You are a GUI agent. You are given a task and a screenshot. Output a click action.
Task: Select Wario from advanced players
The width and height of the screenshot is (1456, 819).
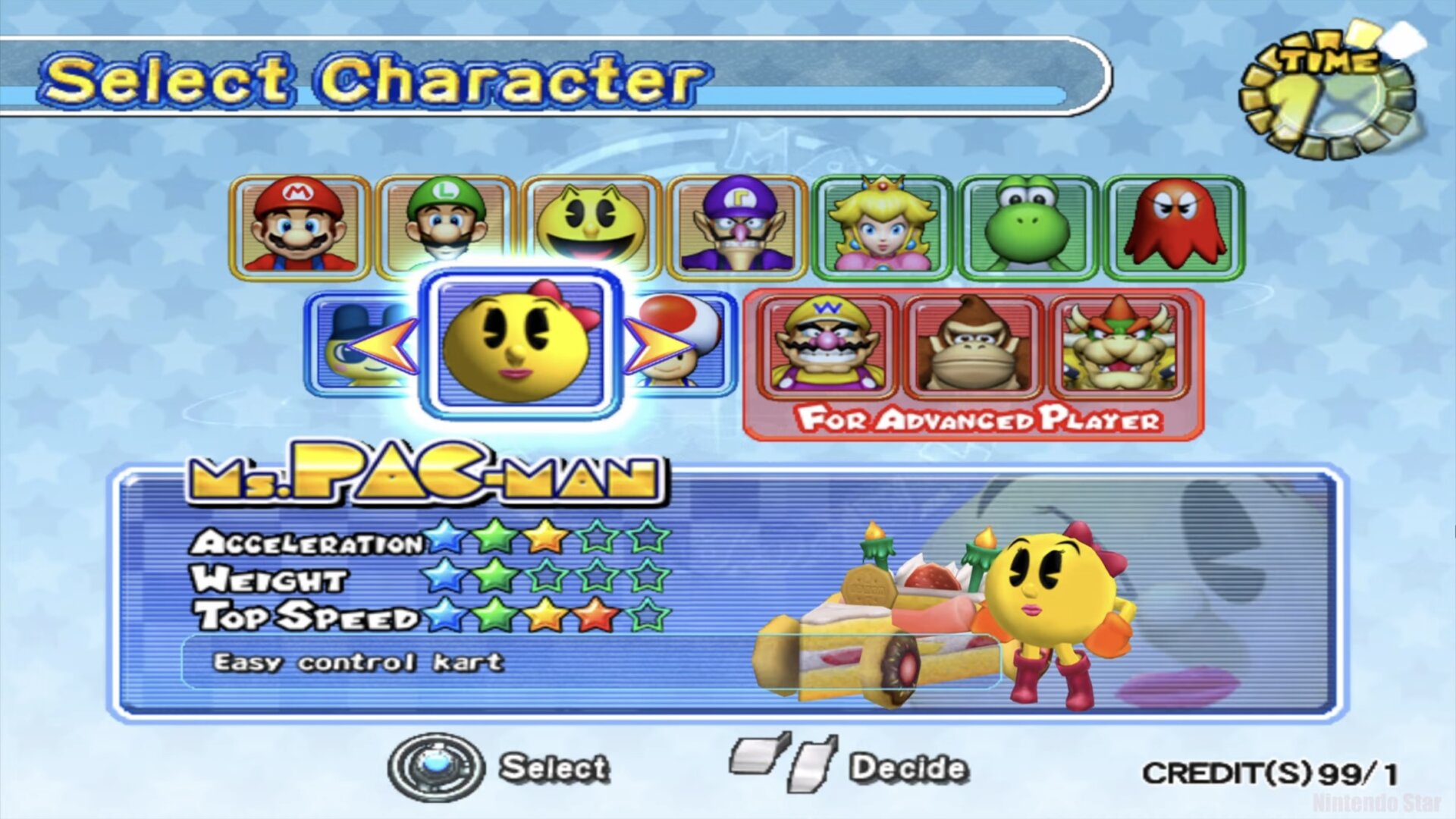click(827, 346)
